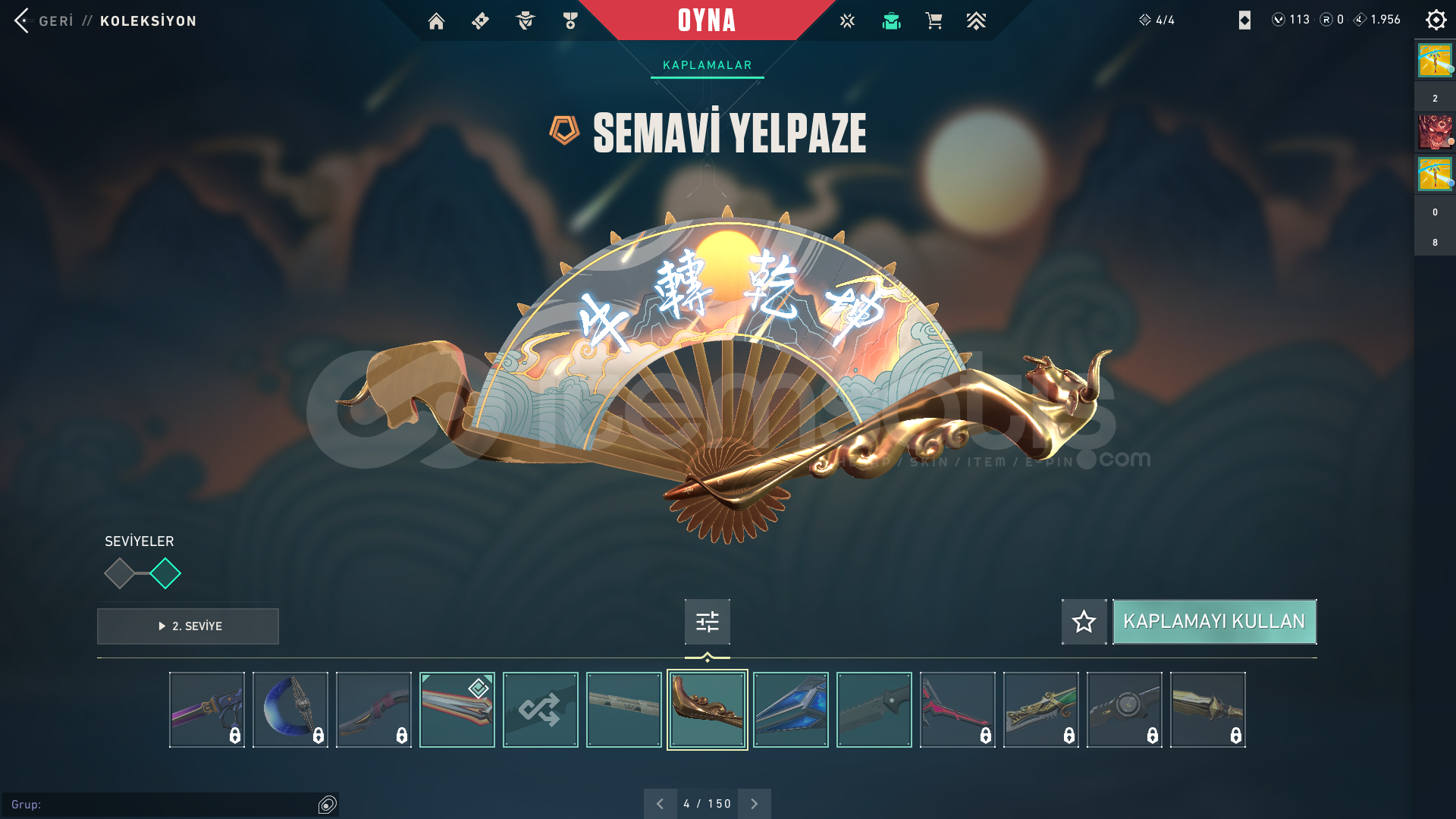Screen dimensions: 1456x819
Task: Select the blue crystal knife thumbnail
Action: pos(790,710)
